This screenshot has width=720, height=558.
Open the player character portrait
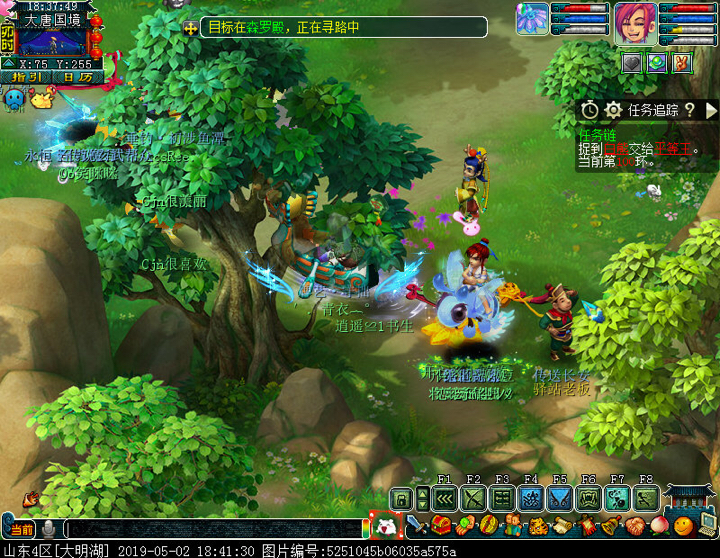[634, 22]
